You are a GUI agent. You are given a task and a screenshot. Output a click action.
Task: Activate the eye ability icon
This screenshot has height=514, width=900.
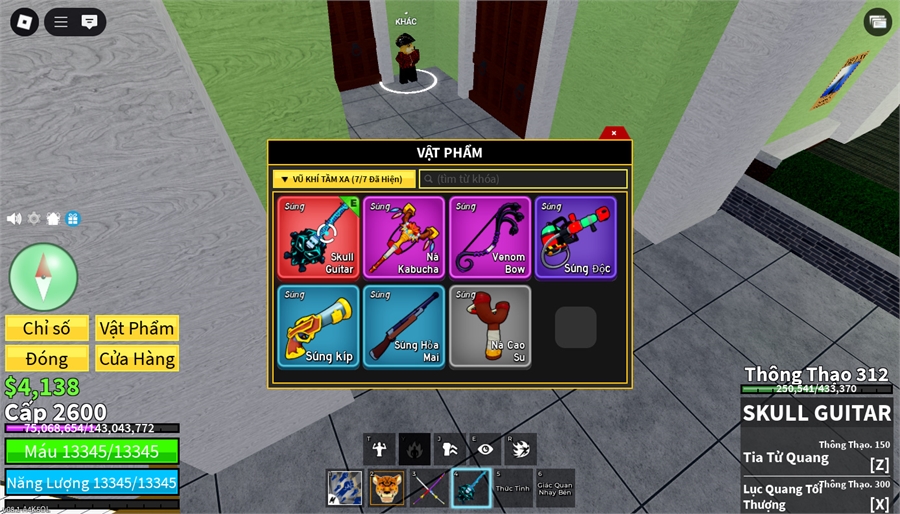[485, 449]
